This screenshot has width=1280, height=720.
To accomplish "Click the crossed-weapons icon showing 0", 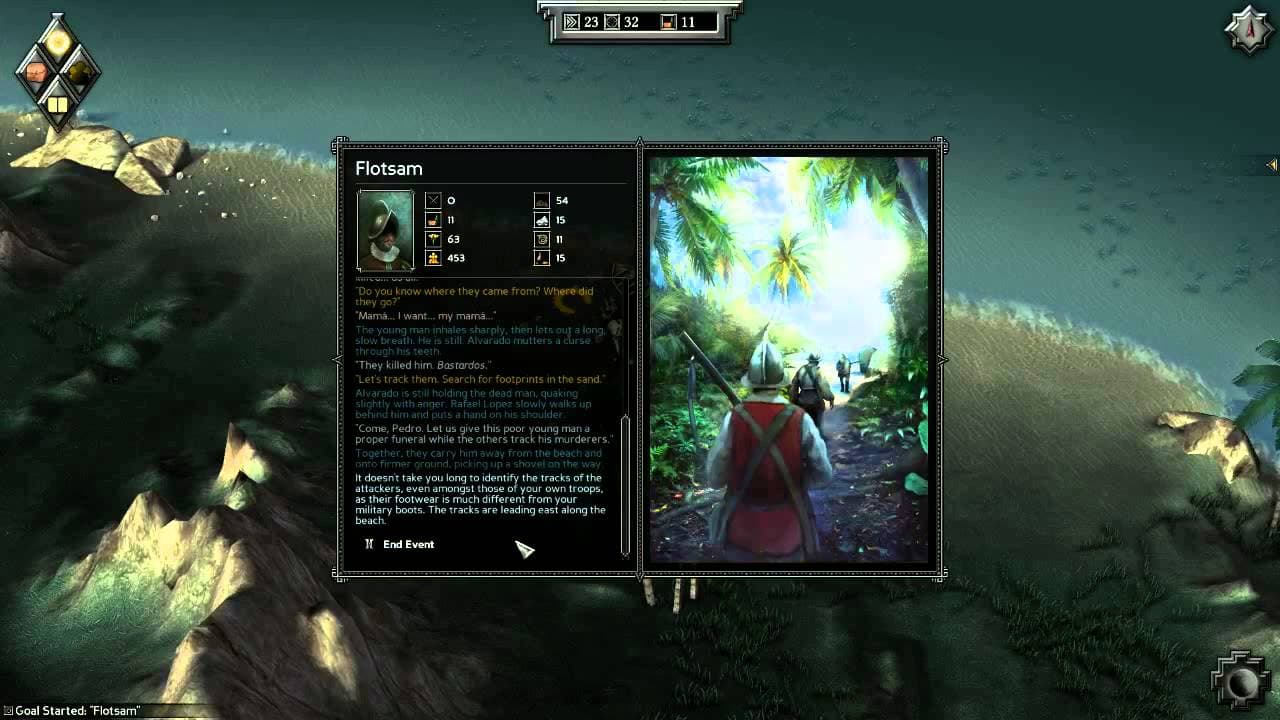I will click(x=433, y=200).
